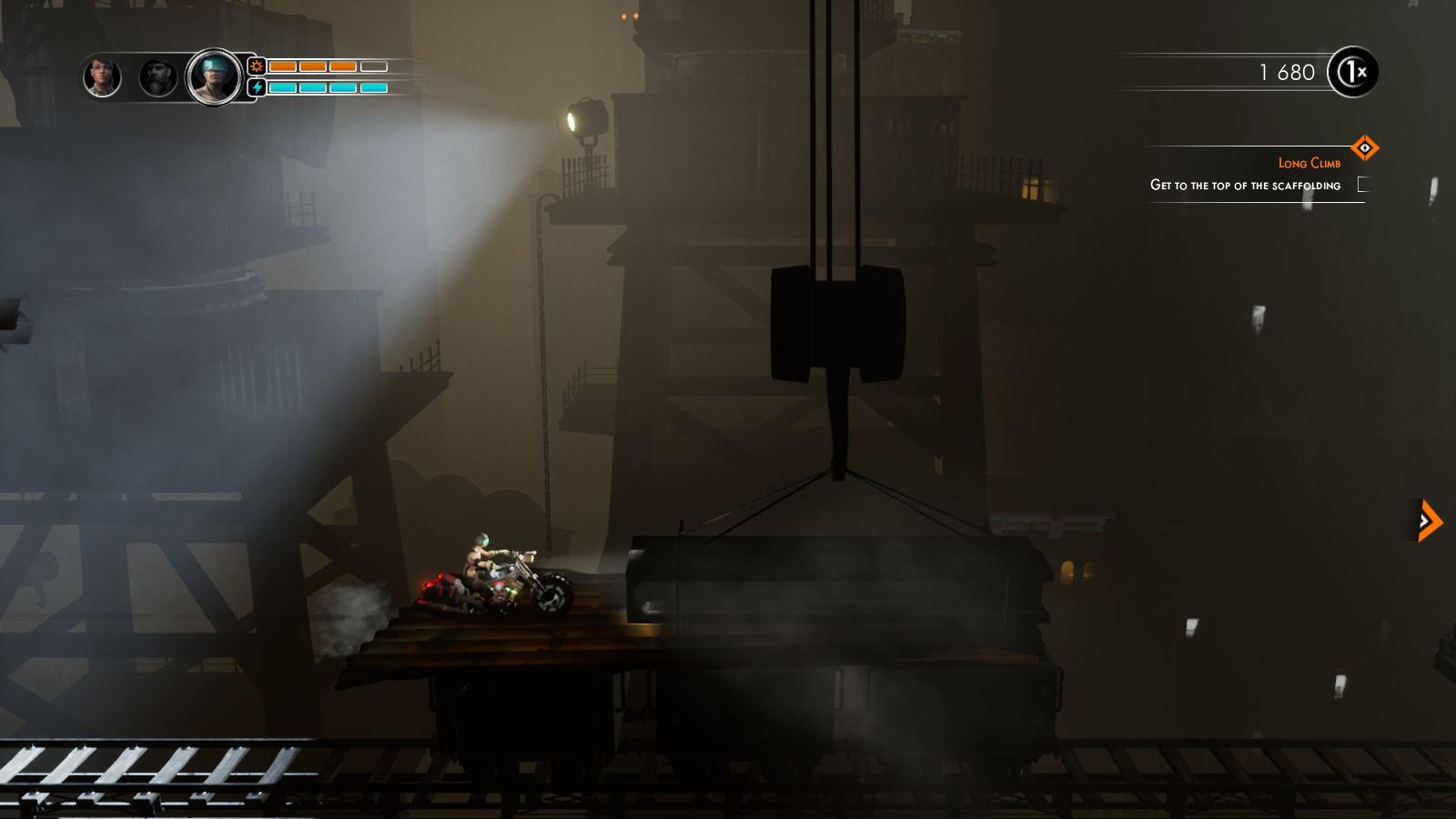Switch to the leftmost female character portrait
The image size is (1456, 819).
pos(102,77)
